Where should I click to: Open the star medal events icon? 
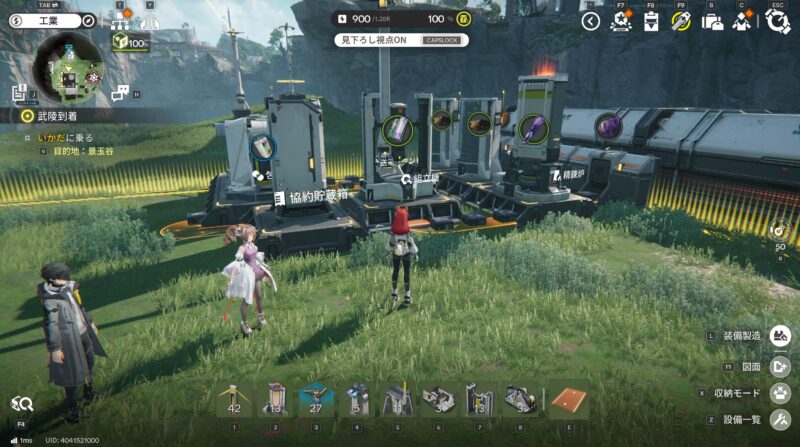(621, 21)
